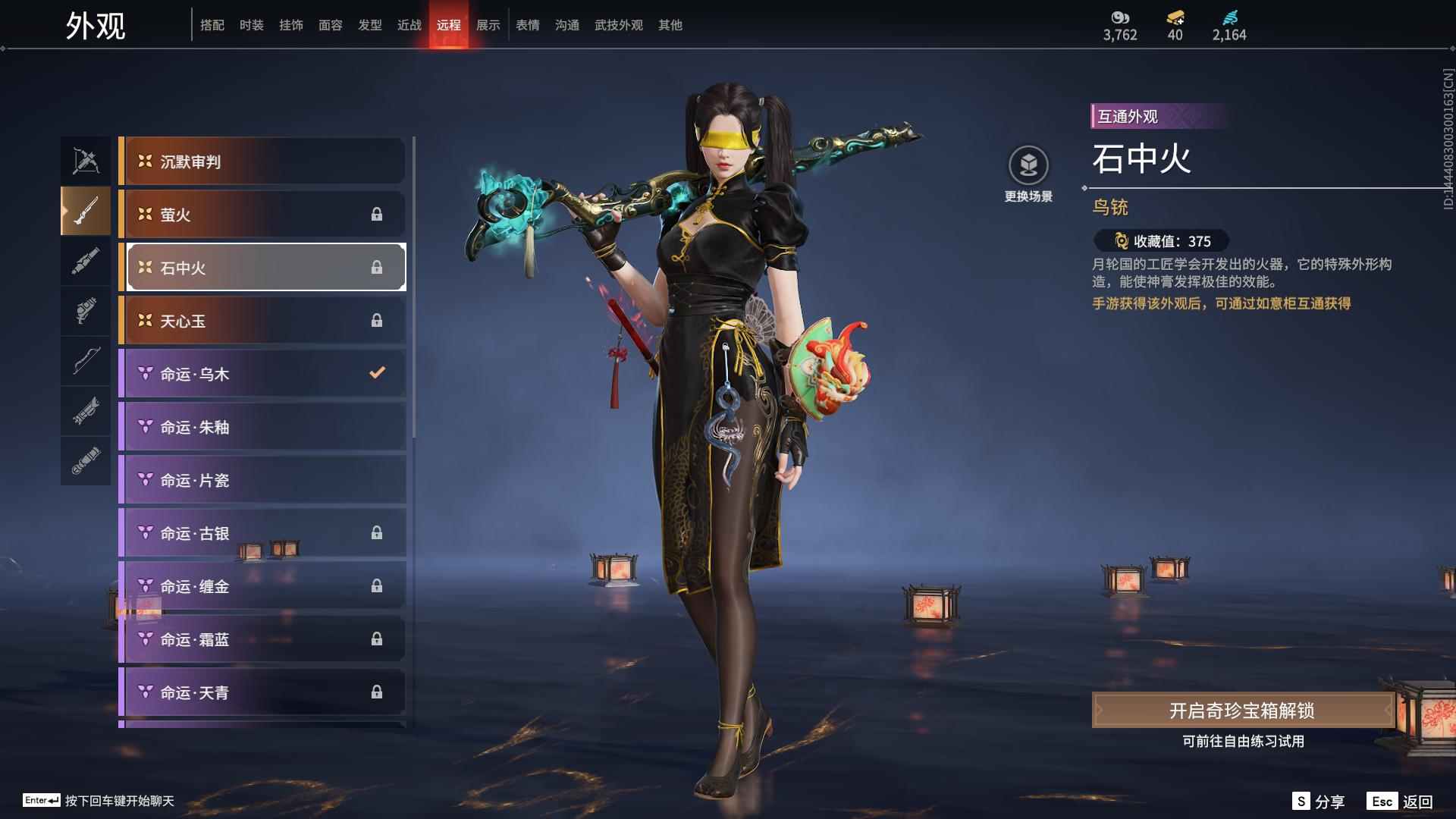The height and width of the screenshot is (819, 1456).
Task: Select the 命运·片瓷 skin
Action: coord(262,480)
